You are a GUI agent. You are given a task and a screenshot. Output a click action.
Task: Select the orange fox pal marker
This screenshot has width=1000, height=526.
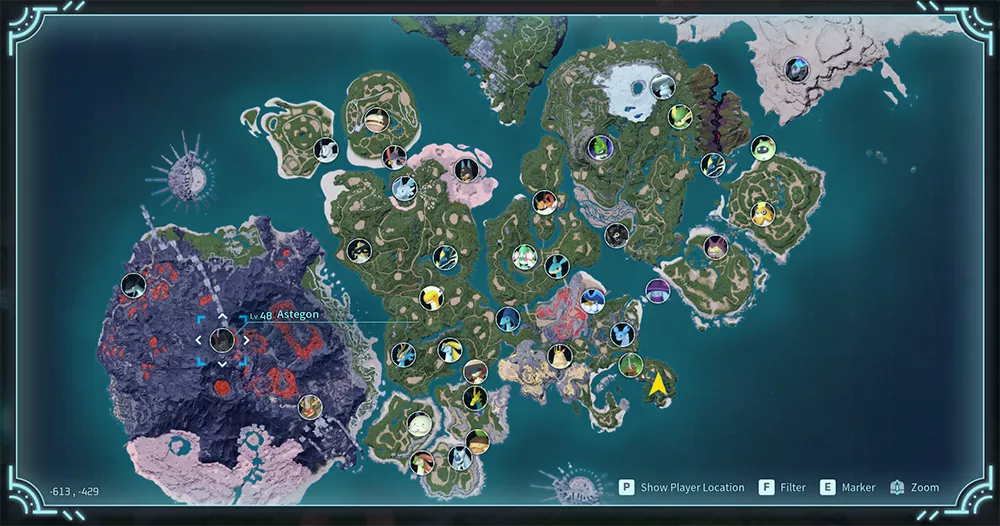544,202
